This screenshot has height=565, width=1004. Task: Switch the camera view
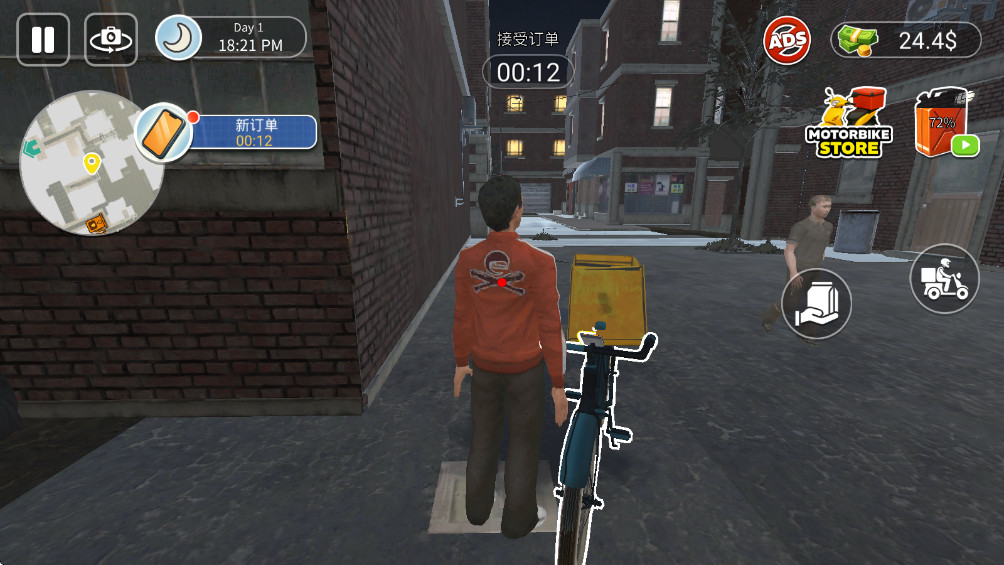coord(111,40)
